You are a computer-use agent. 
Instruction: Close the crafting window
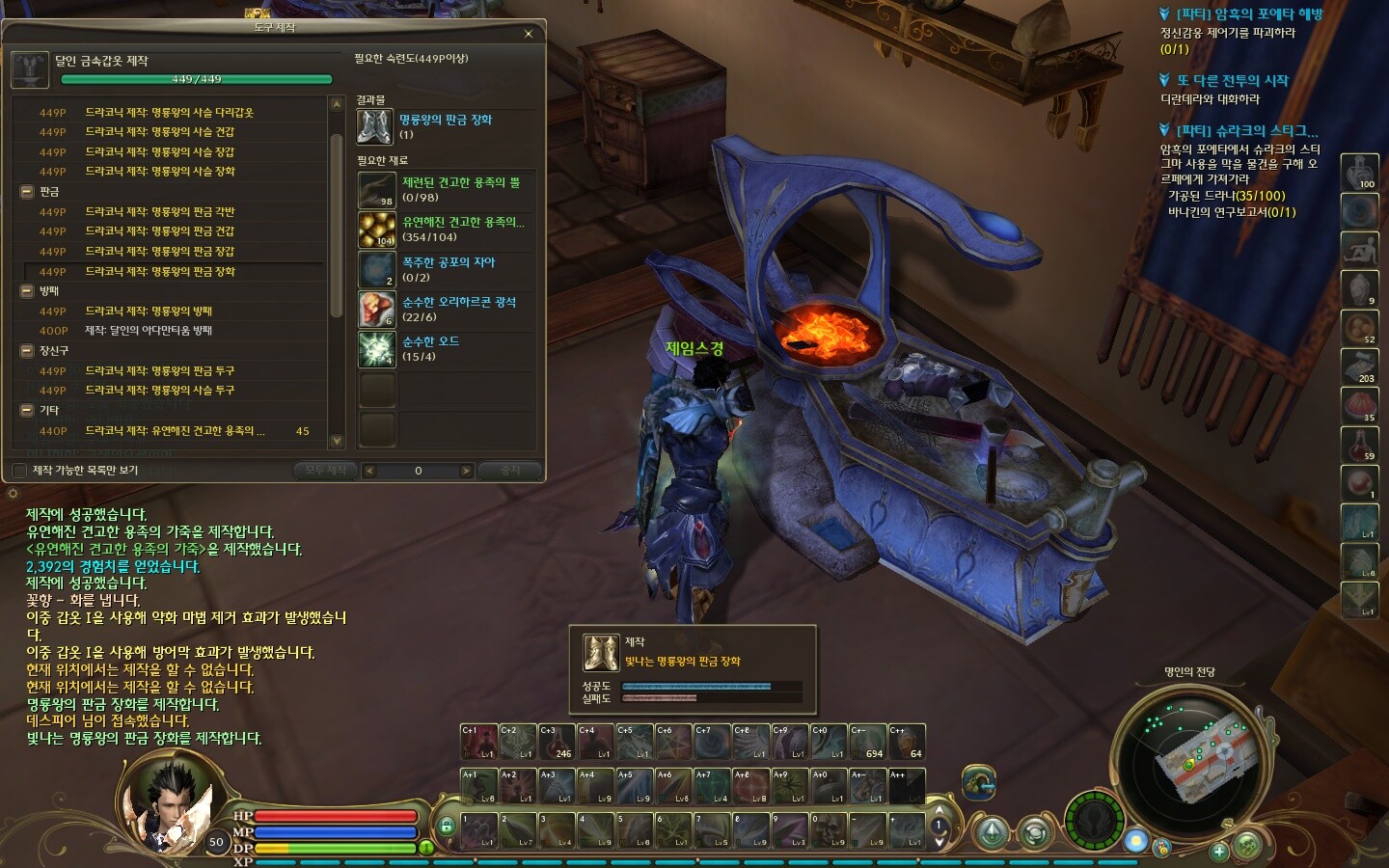[x=528, y=34]
